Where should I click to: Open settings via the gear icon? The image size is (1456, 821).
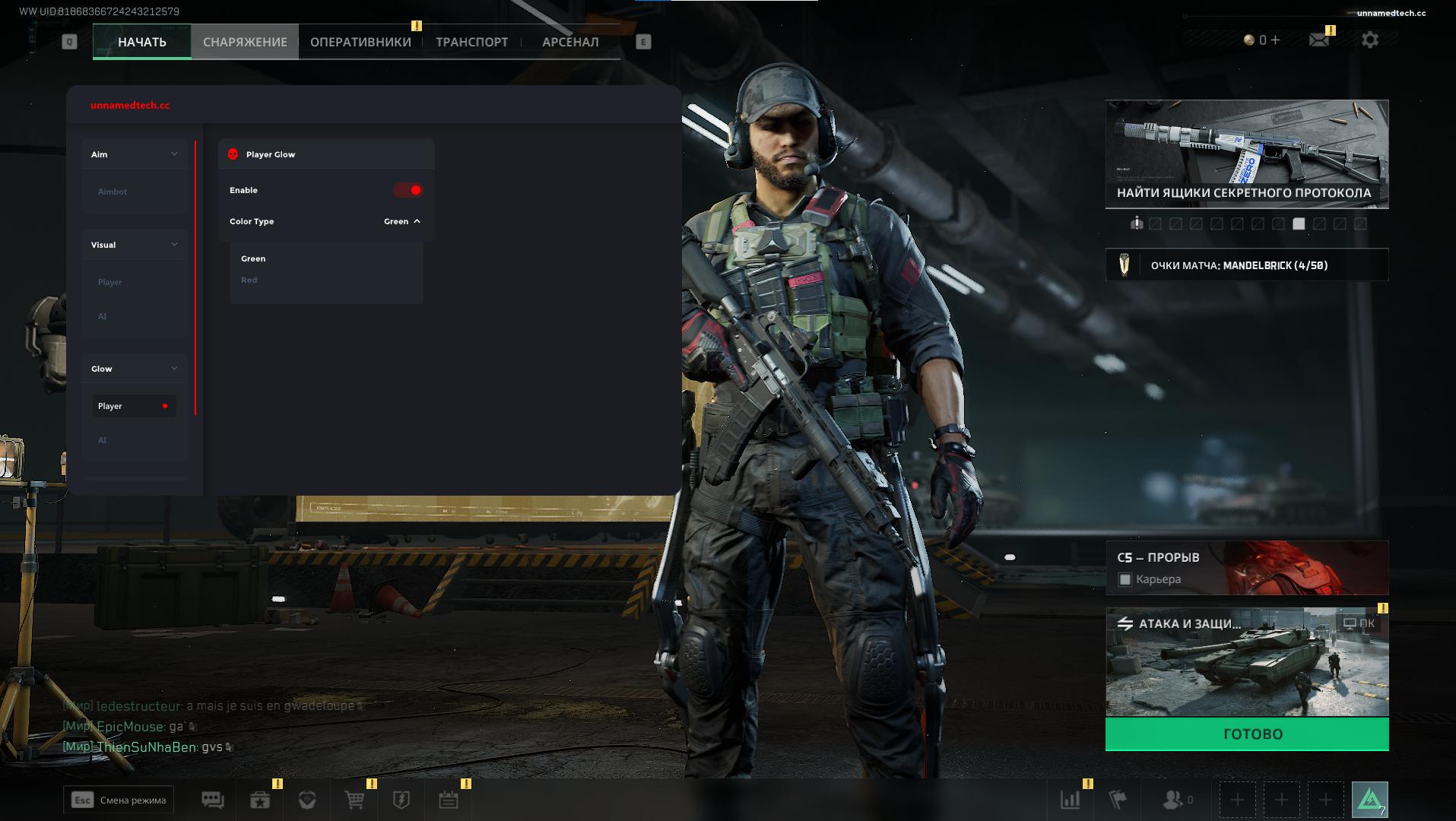tap(1370, 40)
